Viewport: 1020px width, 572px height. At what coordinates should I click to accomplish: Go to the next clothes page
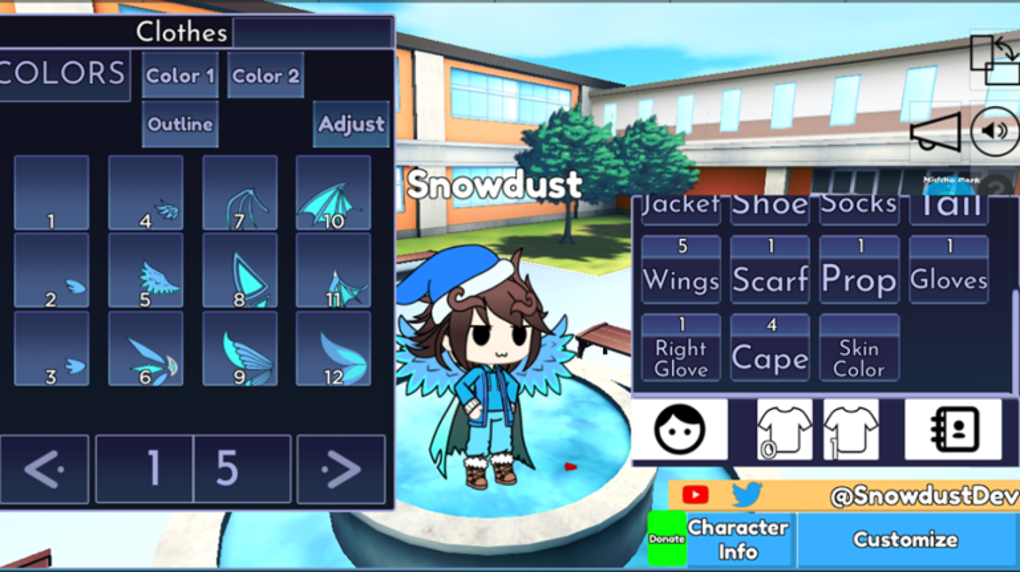(341, 469)
